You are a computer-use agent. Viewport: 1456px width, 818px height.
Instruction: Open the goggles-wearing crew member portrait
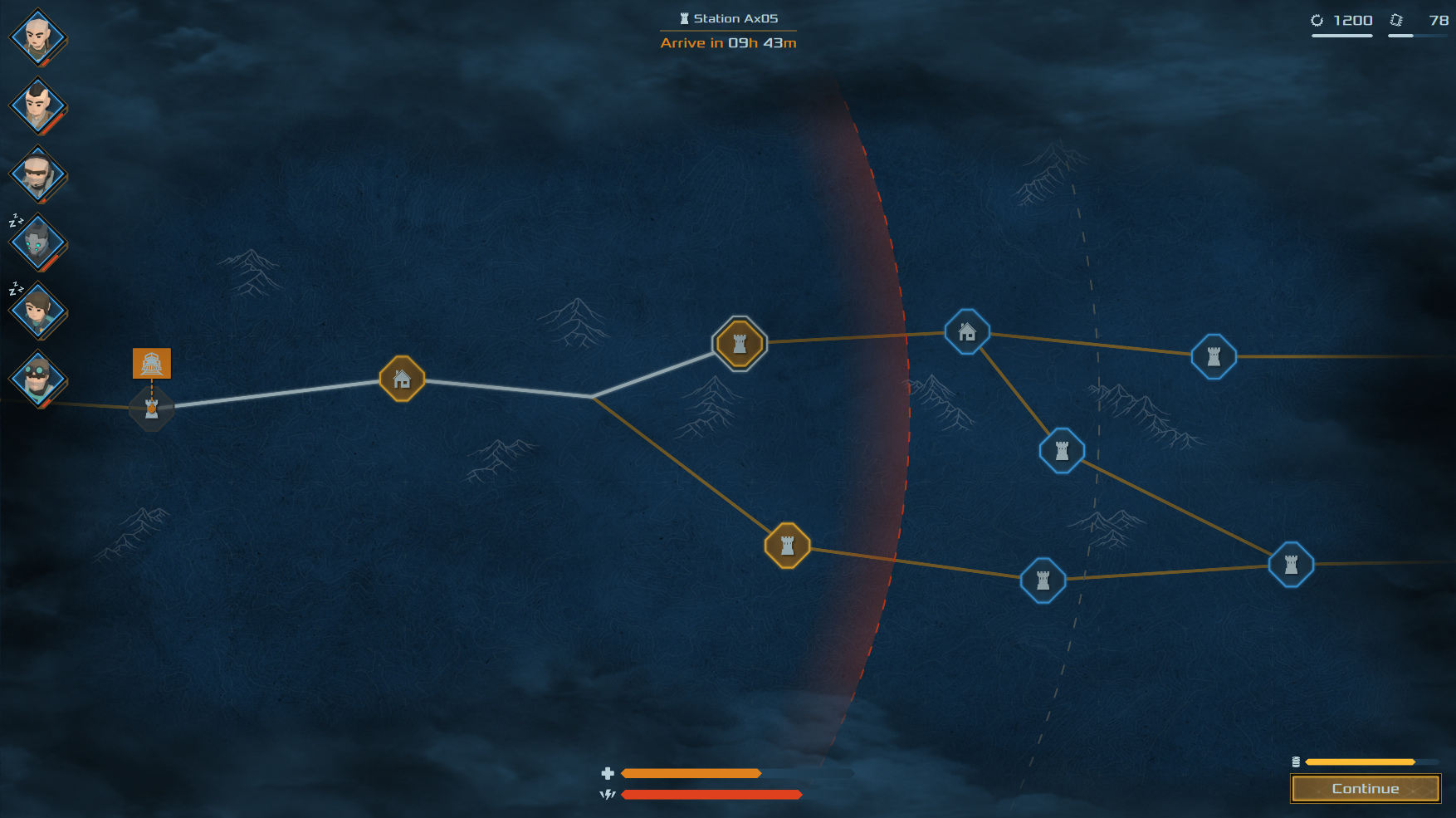38,379
